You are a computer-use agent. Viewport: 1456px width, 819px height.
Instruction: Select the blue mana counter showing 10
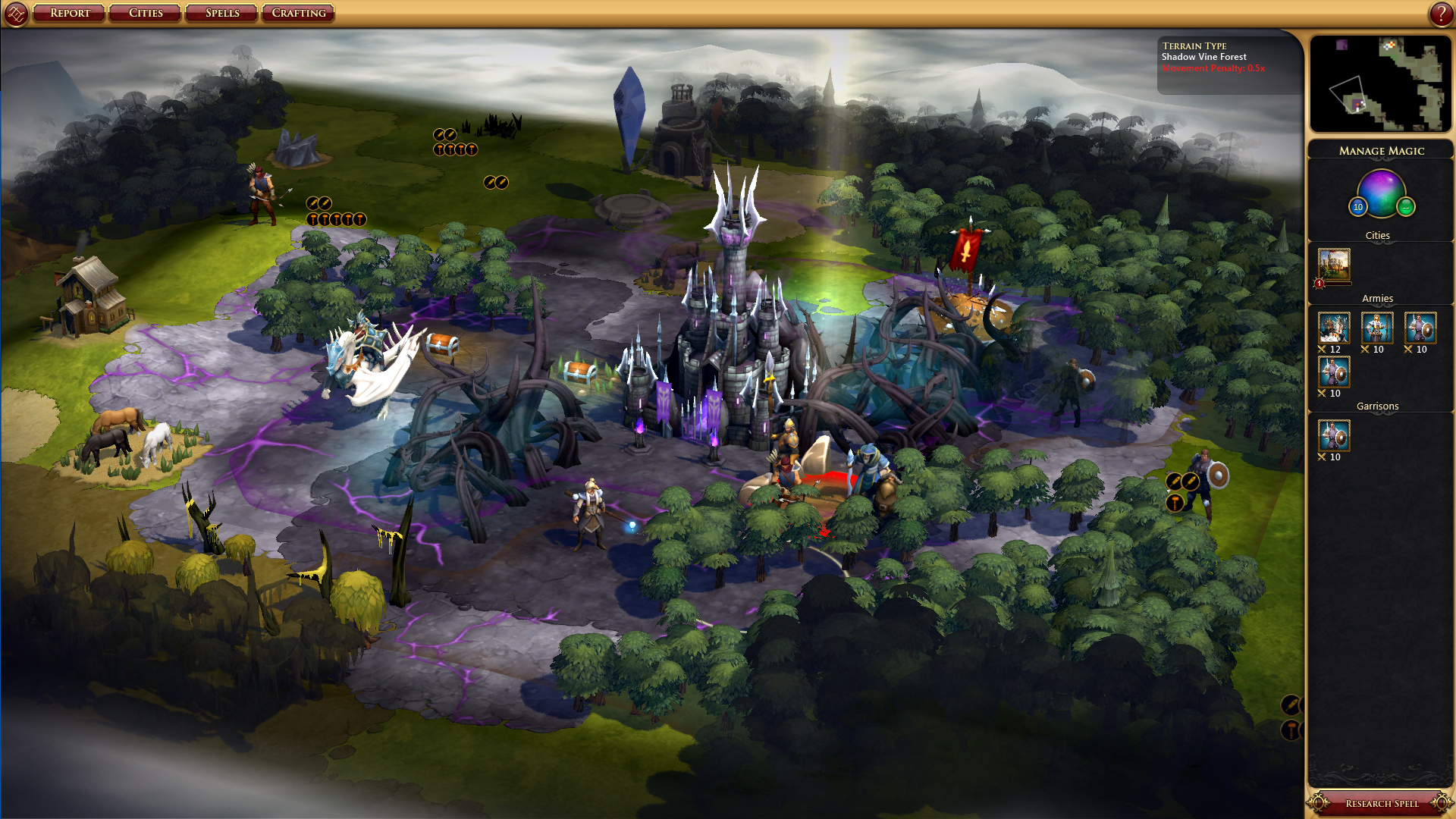coord(1358,206)
